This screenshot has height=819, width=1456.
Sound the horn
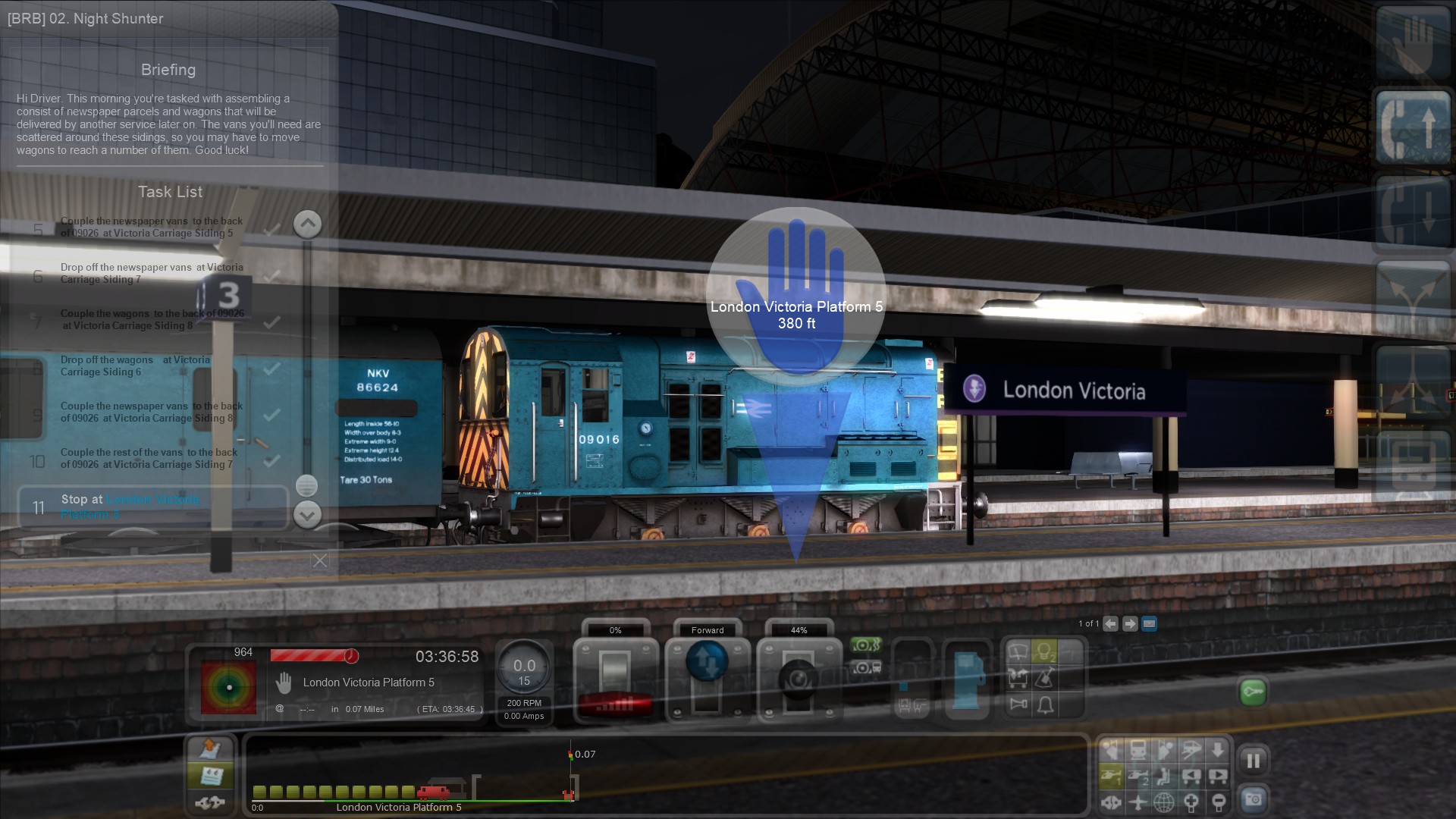1018,704
